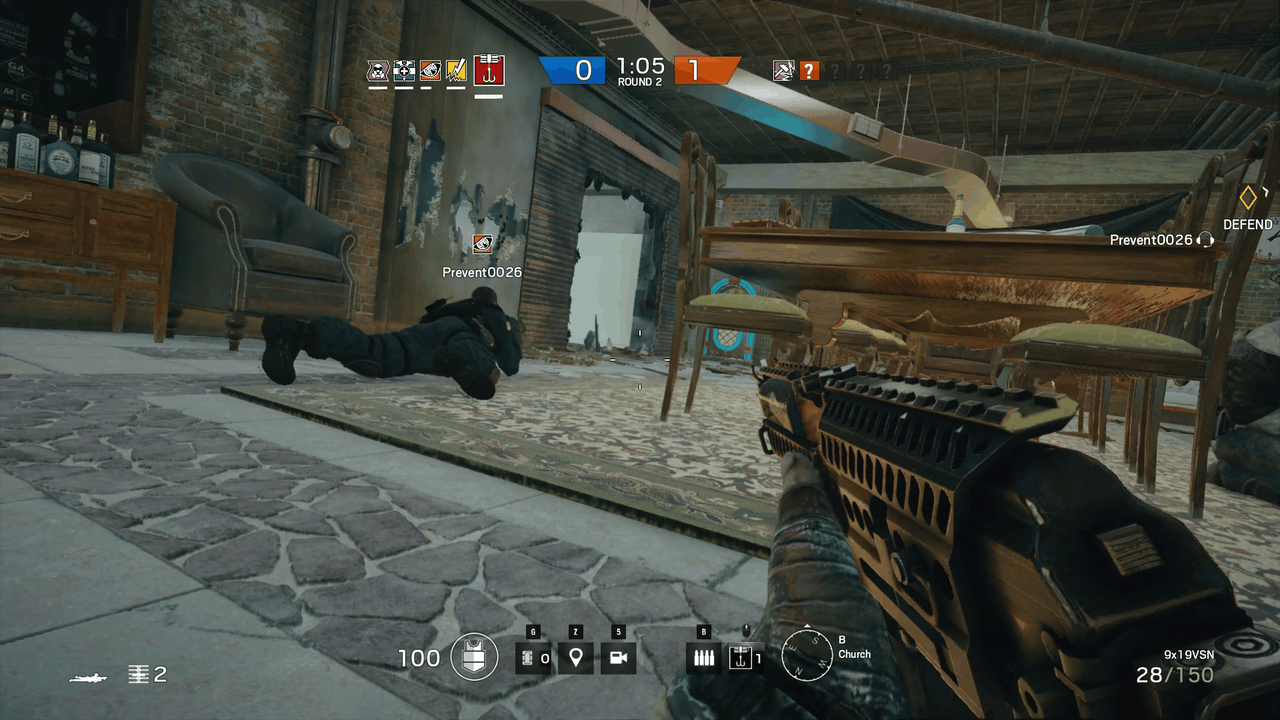The height and width of the screenshot is (720, 1280).
Task: Open the camera view icon labeled 5
Action: [x=619, y=658]
